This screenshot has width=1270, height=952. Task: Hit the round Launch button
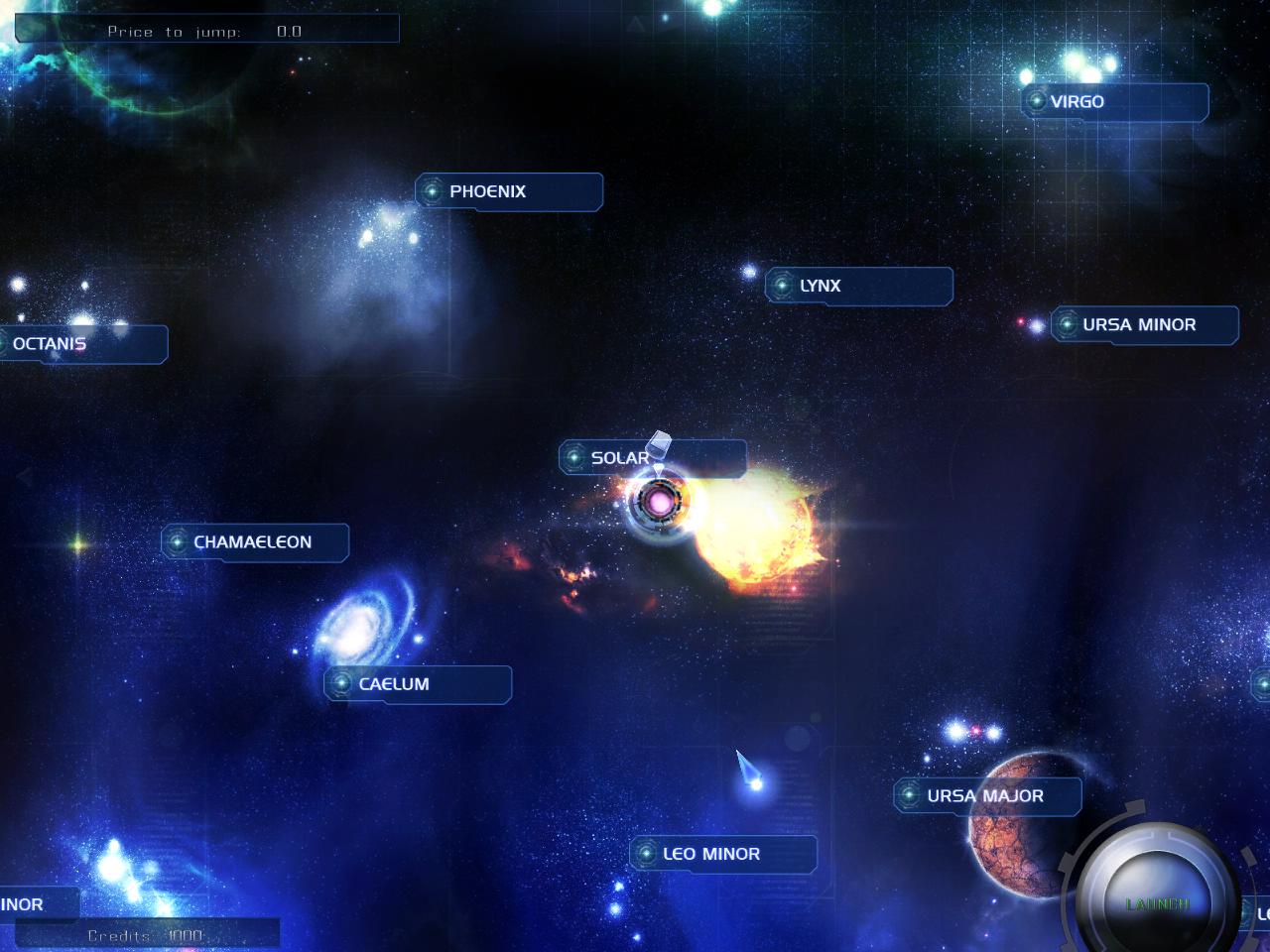click(x=1157, y=903)
